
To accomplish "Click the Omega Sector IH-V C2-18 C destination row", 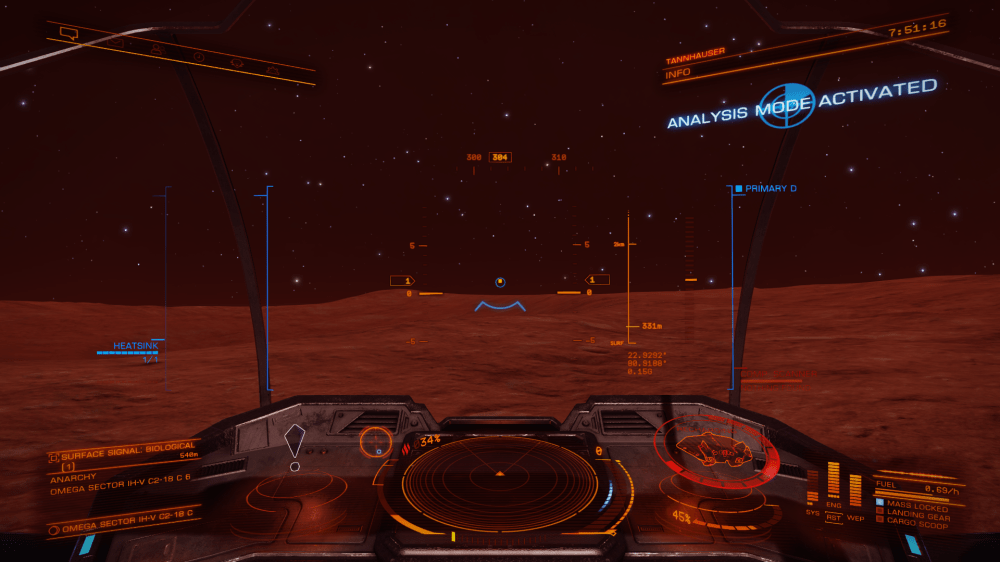I will click(125, 525).
